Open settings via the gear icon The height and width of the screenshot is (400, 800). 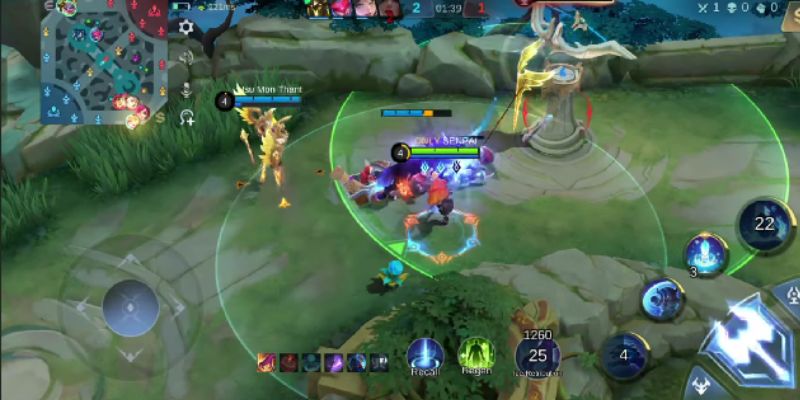click(x=186, y=27)
